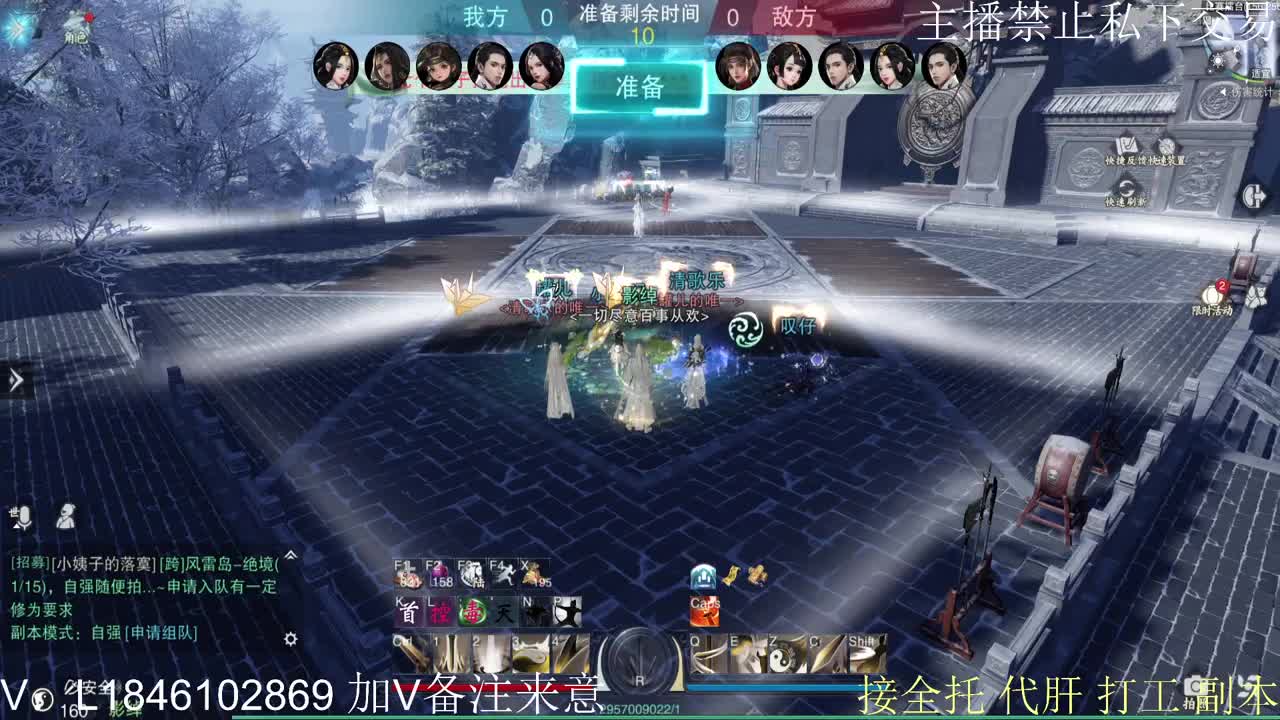Use the Caps red skill icon
The height and width of the screenshot is (720, 1280).
[x=706, y=612]
